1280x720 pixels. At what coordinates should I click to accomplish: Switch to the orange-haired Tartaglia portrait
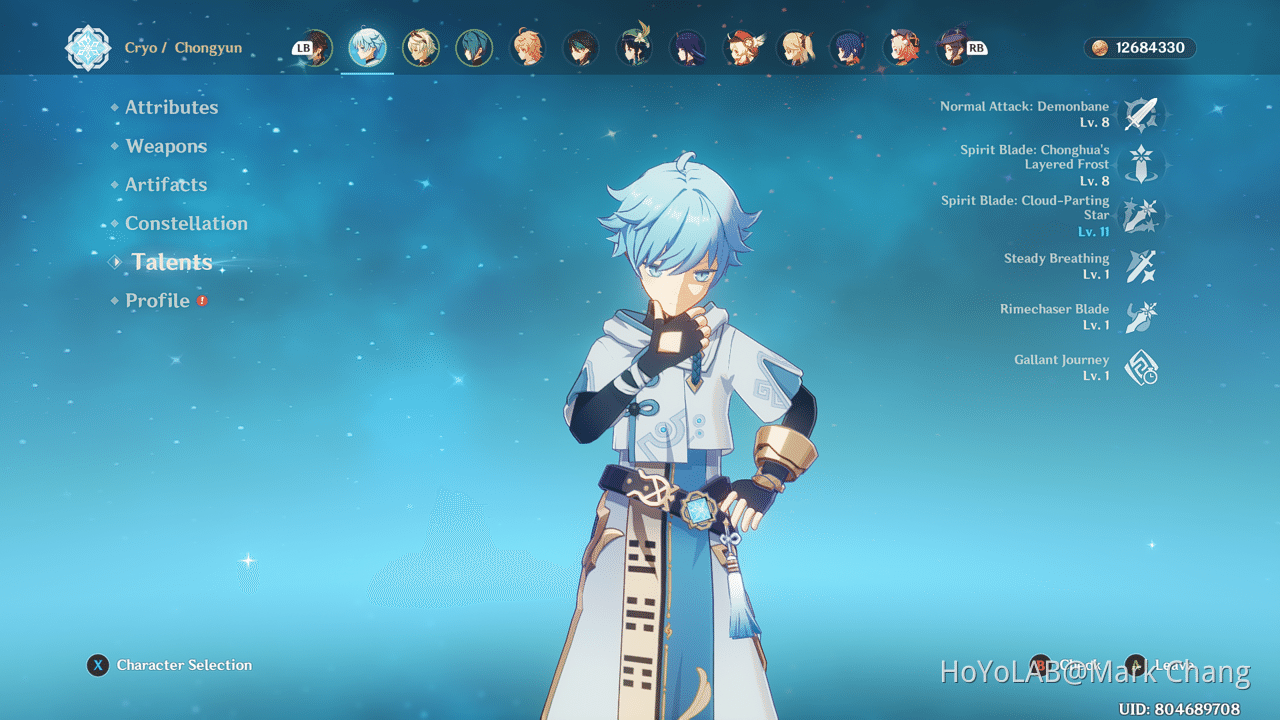(528, 48)
